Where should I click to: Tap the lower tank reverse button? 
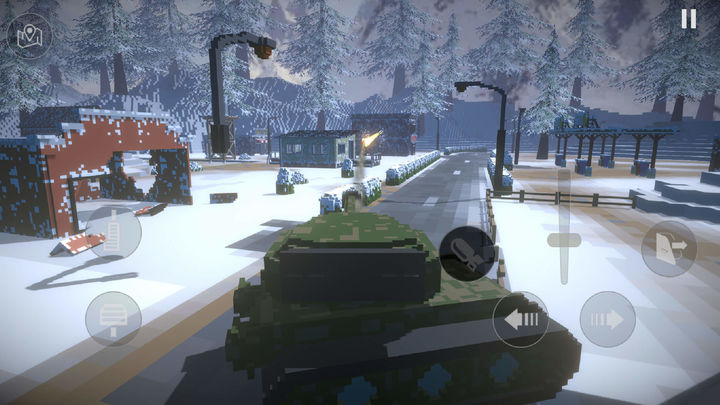pyautogui.click(x=113, y=319)
